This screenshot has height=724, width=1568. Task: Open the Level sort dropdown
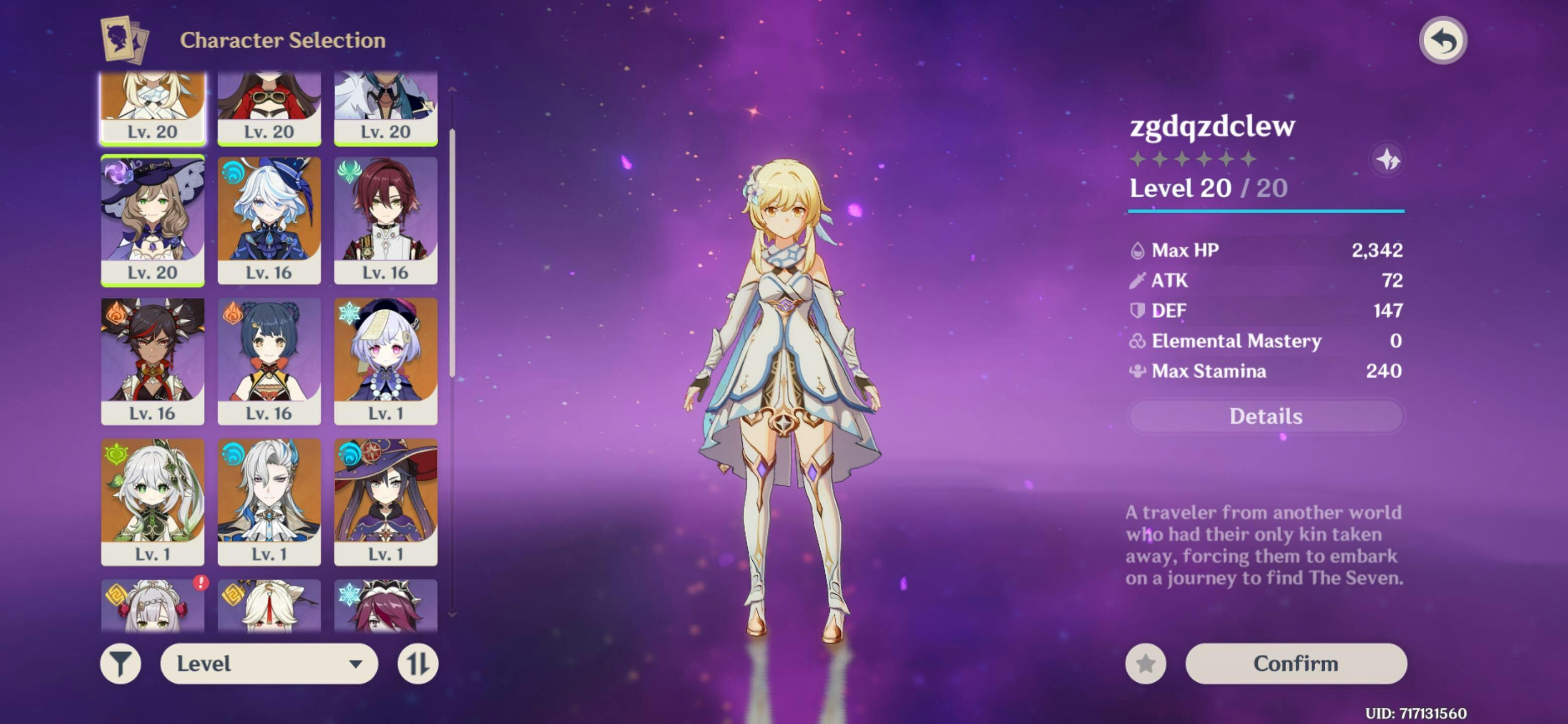(268, 663)
